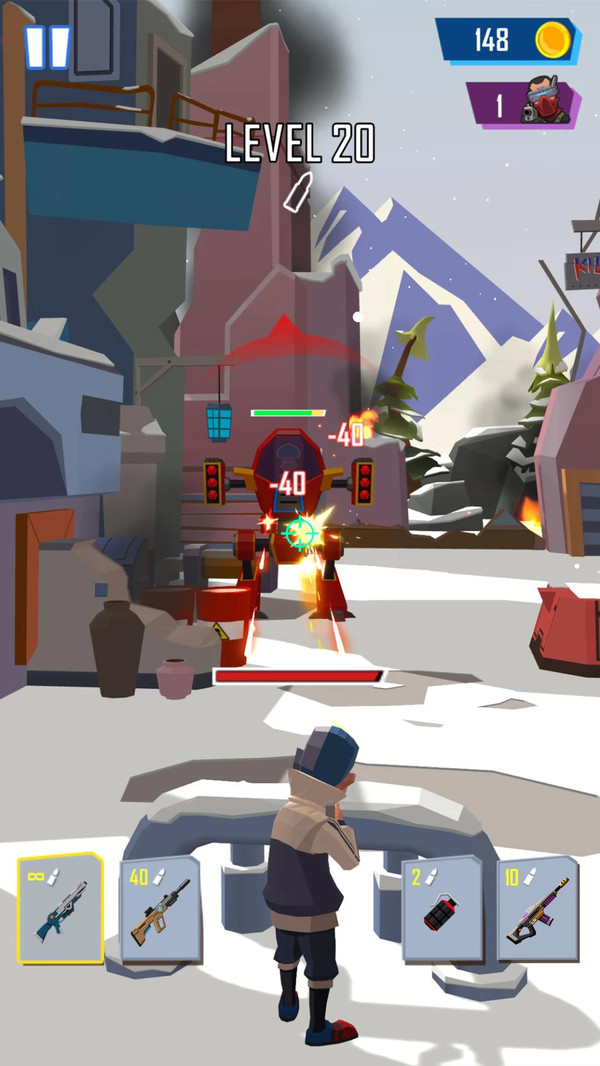Choose the grenade weapon slot
This screenshot has height=1066, width=600.
click(x=441, y=910)
